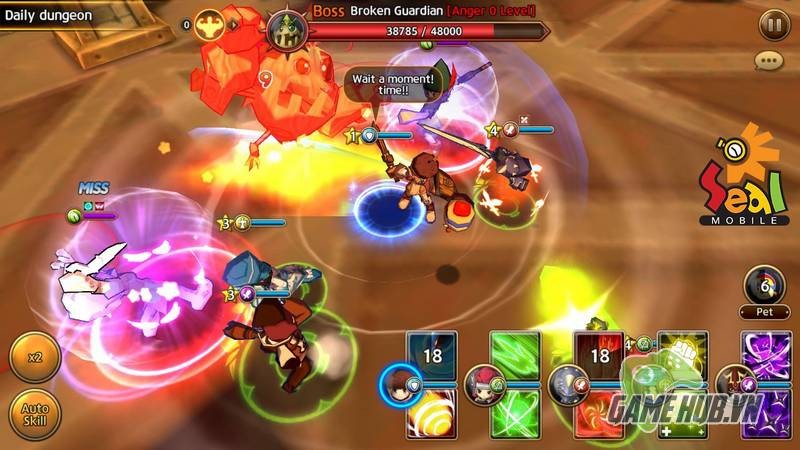
Task: Activate the Pet skill gauge button
Action: (764, 288)
